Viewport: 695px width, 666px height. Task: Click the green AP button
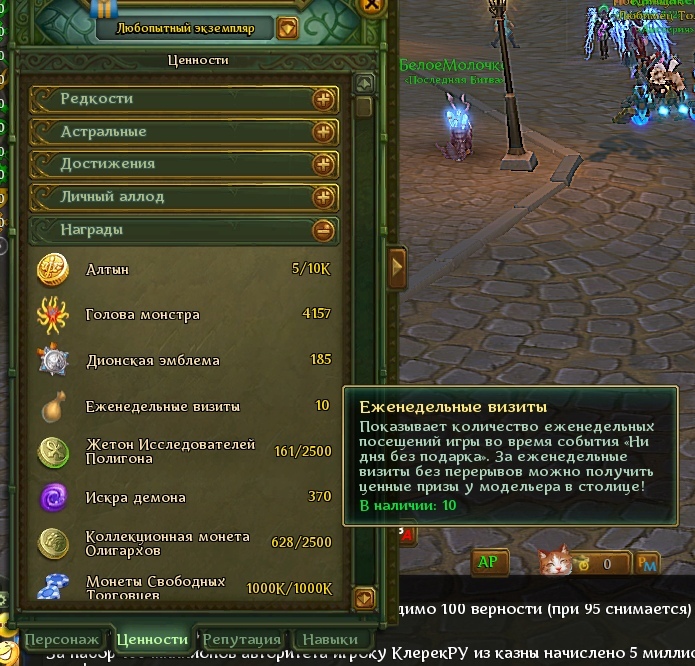point(487,562)
